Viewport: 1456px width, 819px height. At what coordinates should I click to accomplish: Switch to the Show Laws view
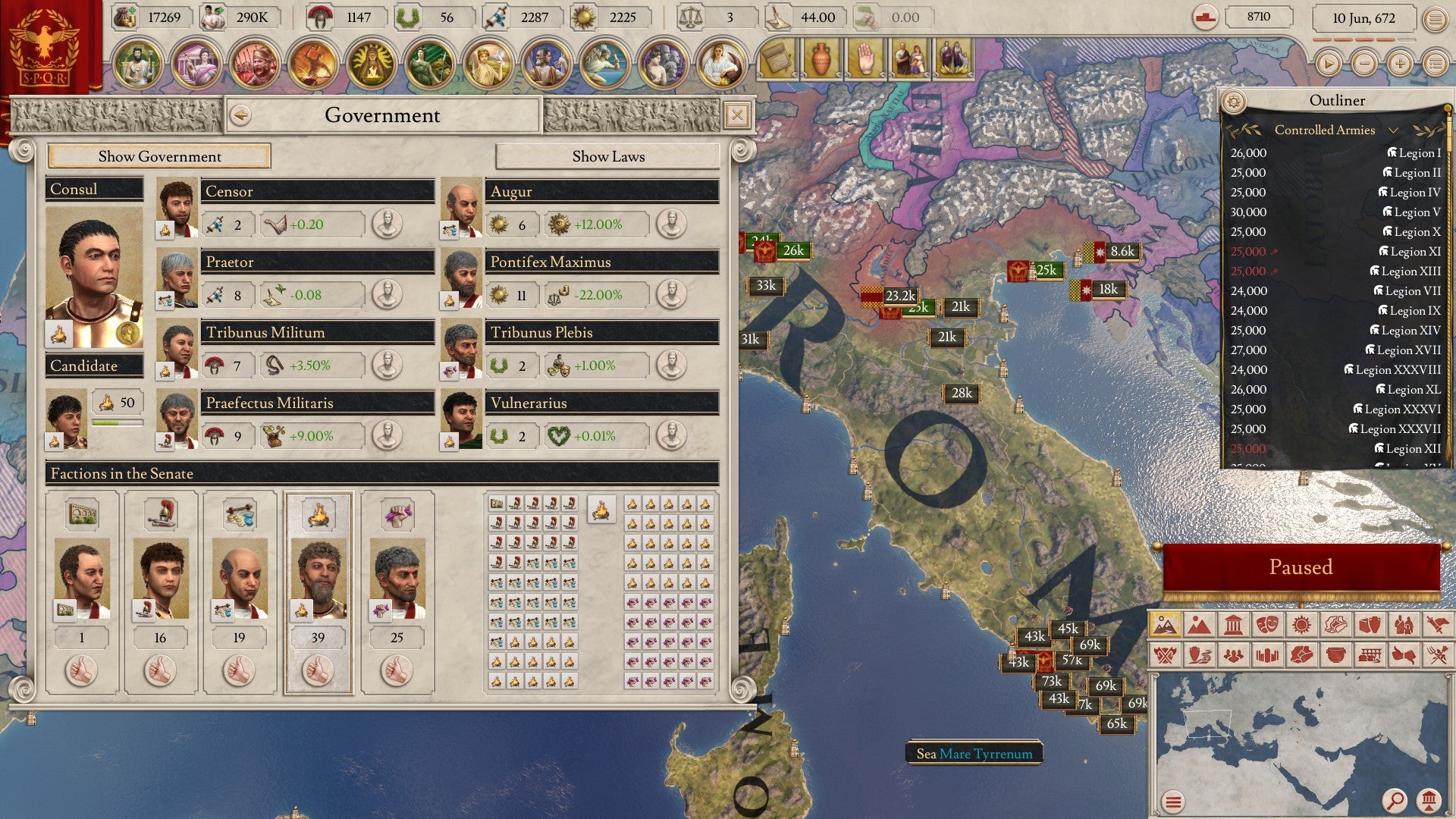608,157
